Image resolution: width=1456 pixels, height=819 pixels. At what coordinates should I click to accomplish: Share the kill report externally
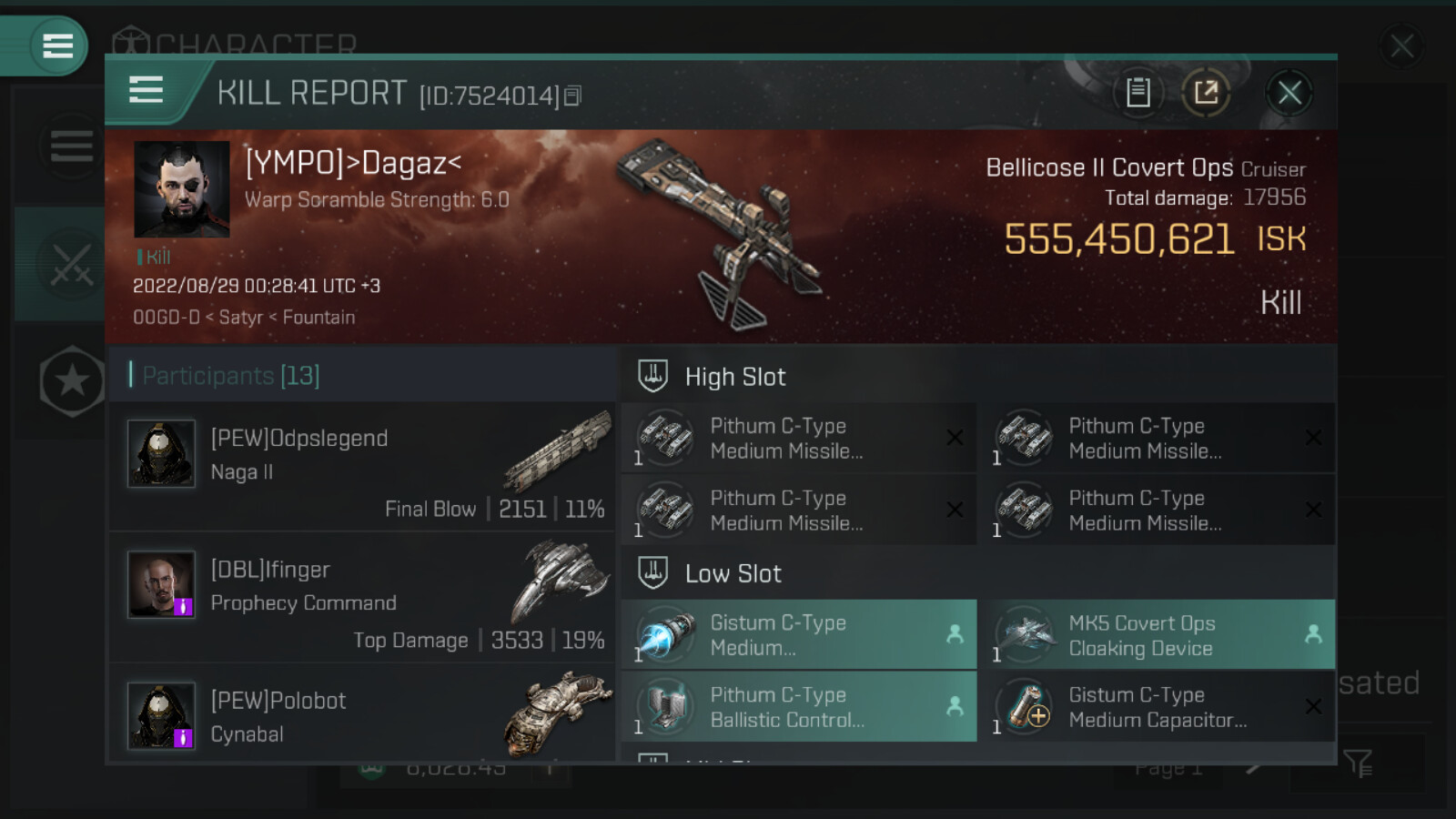pos(1206,93)
